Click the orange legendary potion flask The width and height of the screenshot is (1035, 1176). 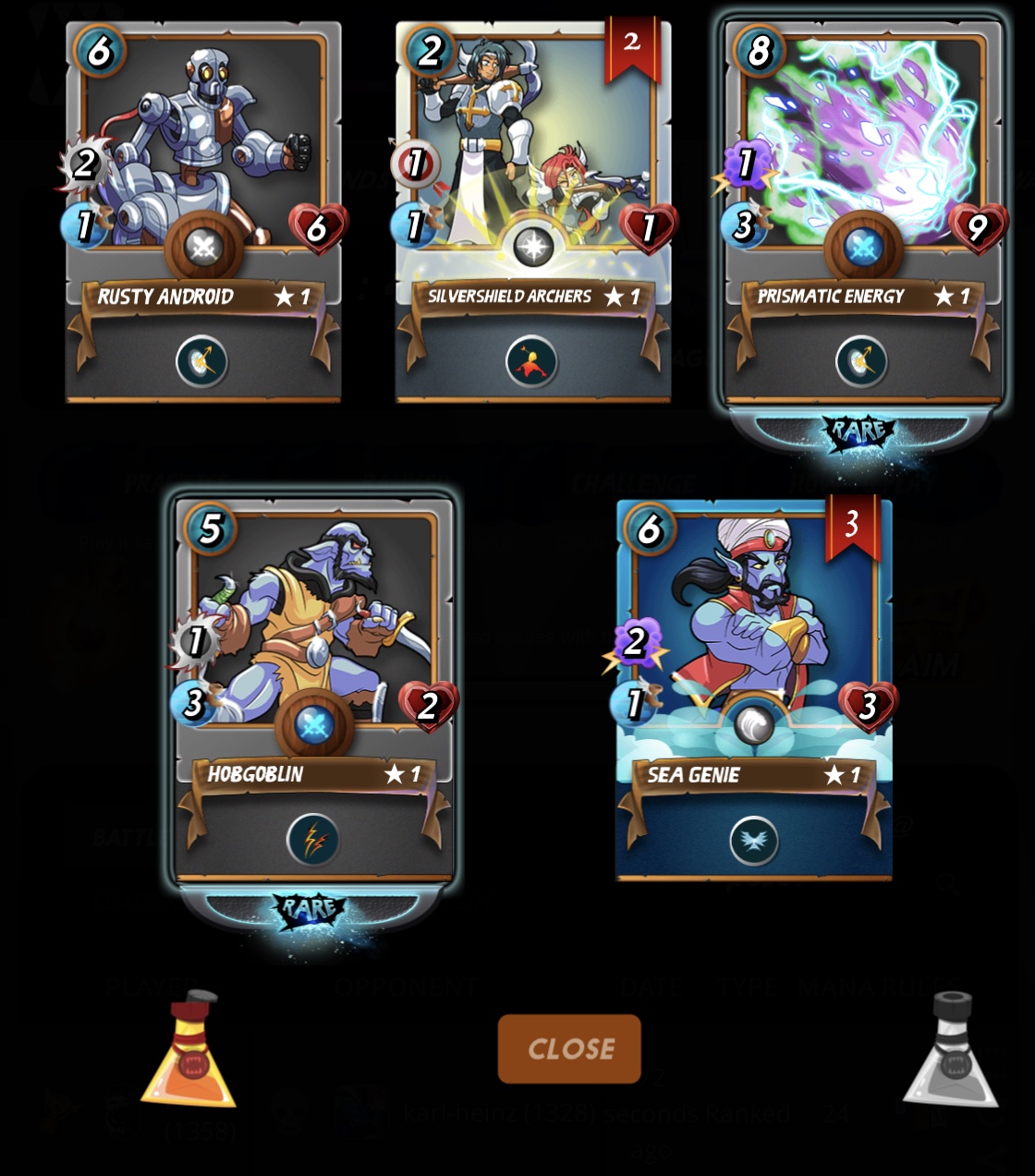tap(190, 1051)
